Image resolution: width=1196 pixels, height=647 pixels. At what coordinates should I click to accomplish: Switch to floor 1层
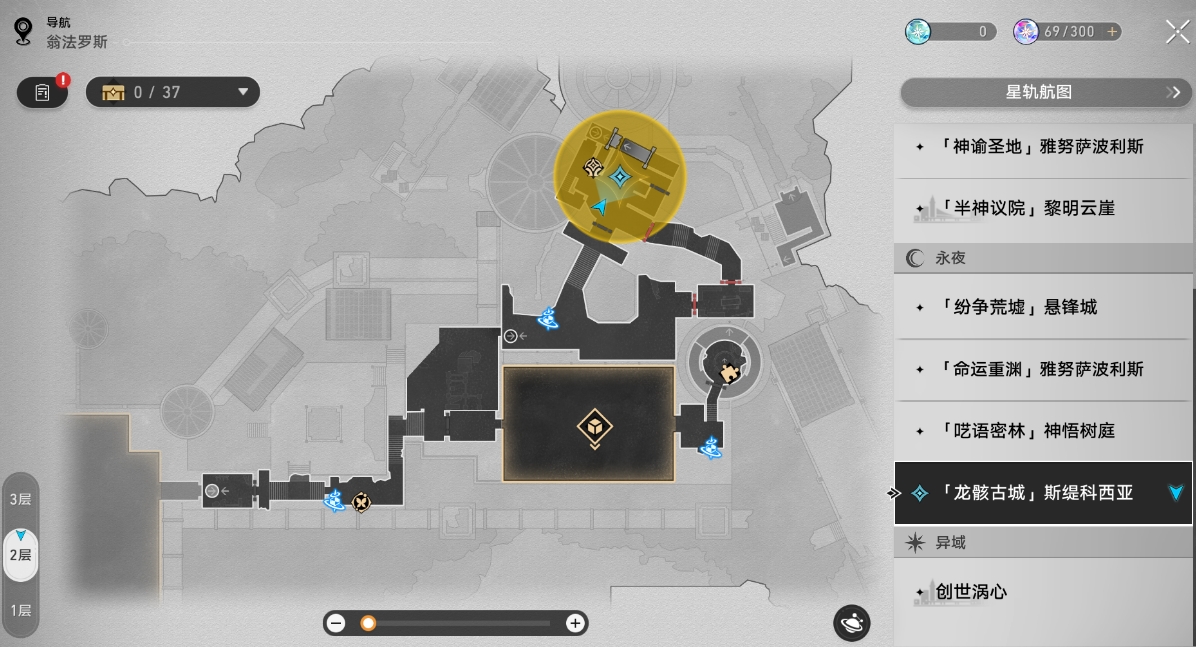tap(21, 610)
